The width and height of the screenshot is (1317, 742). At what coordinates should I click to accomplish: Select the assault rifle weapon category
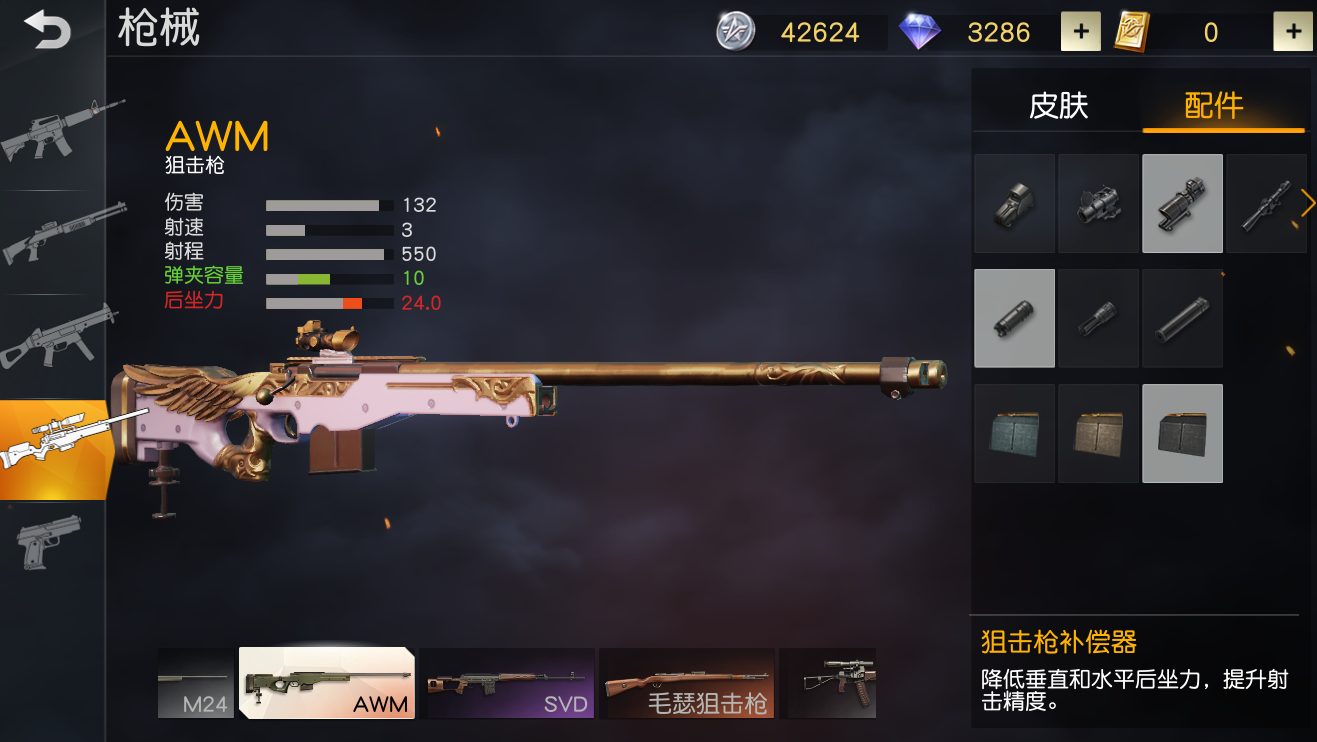click(x=57, y=133)
